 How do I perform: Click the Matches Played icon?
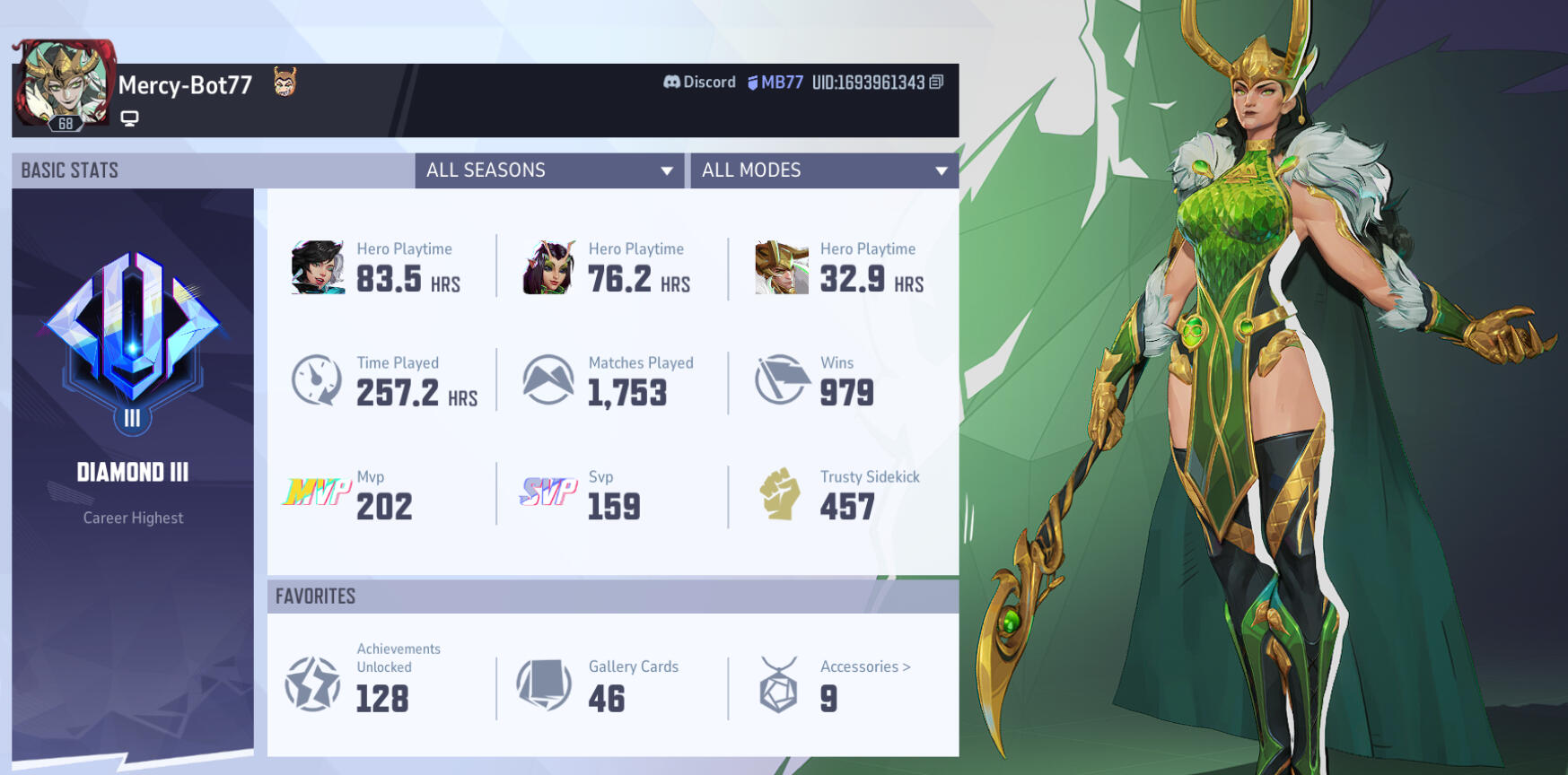coord(547,379)
